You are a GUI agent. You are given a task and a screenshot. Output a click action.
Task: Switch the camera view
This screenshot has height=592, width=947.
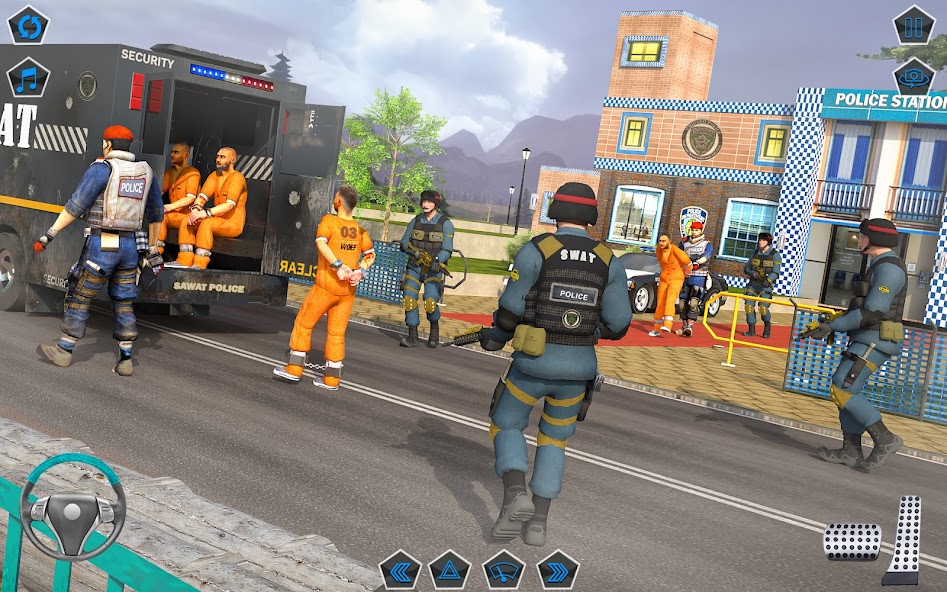[x=913, y=77]
